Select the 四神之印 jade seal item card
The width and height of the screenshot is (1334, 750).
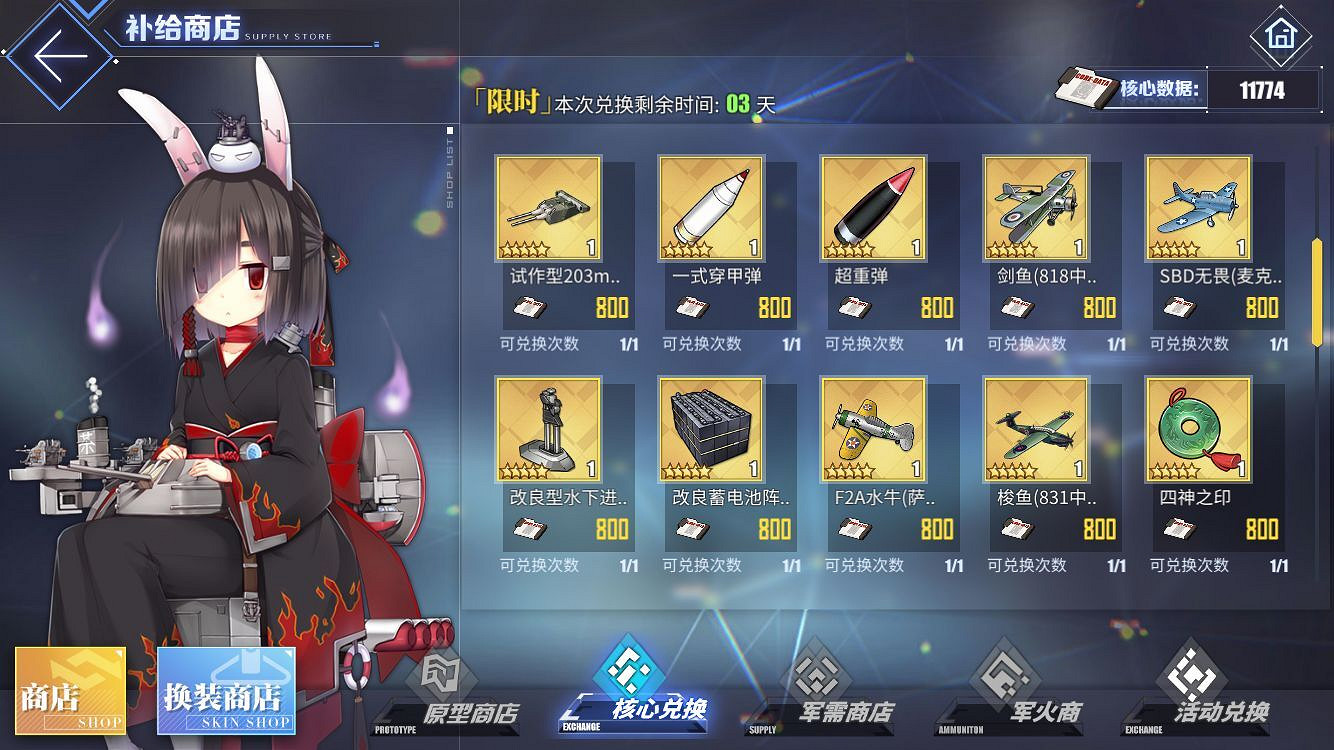pos(1197,430)
